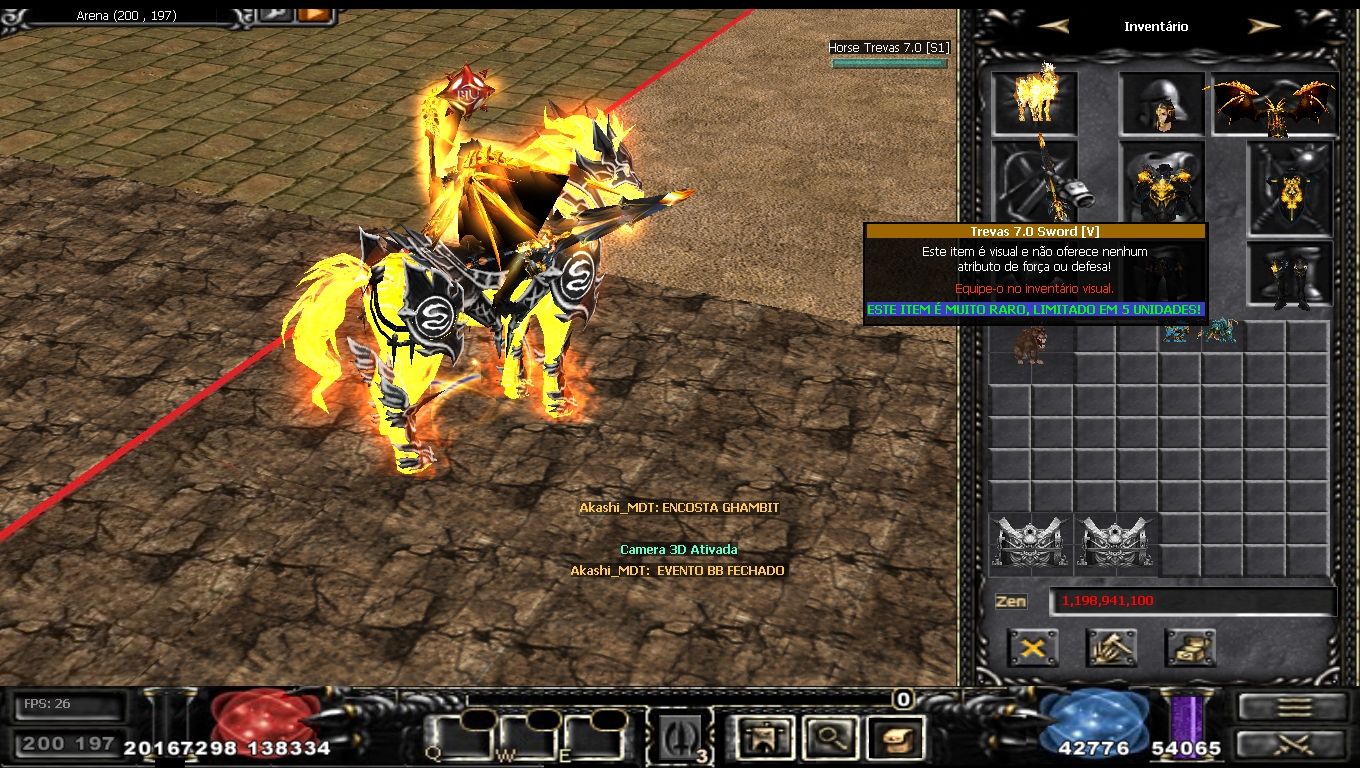Screen dimensions: 1360x768
Task: Select the equipped helmet slot
Action: pyautogui.click(x=1161, y=103)
